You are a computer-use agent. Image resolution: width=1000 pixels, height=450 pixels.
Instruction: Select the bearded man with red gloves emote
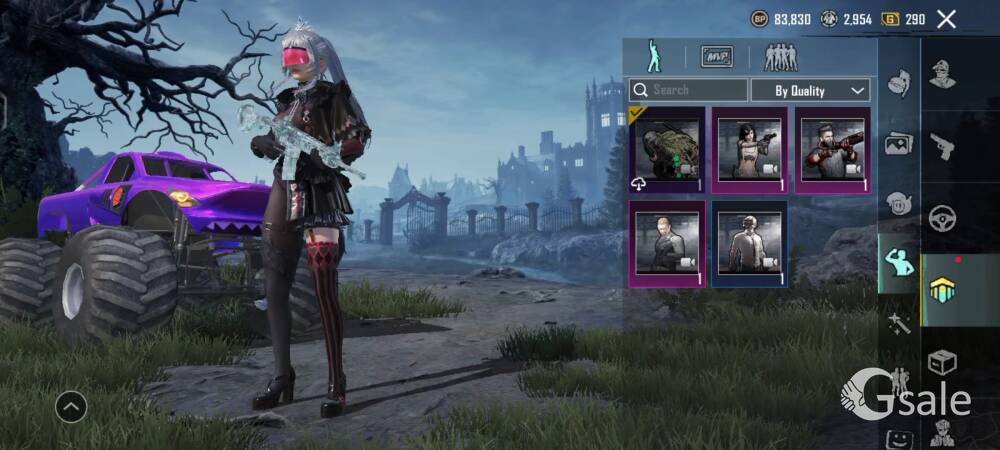pyautogui.click(x=832, y=150)
